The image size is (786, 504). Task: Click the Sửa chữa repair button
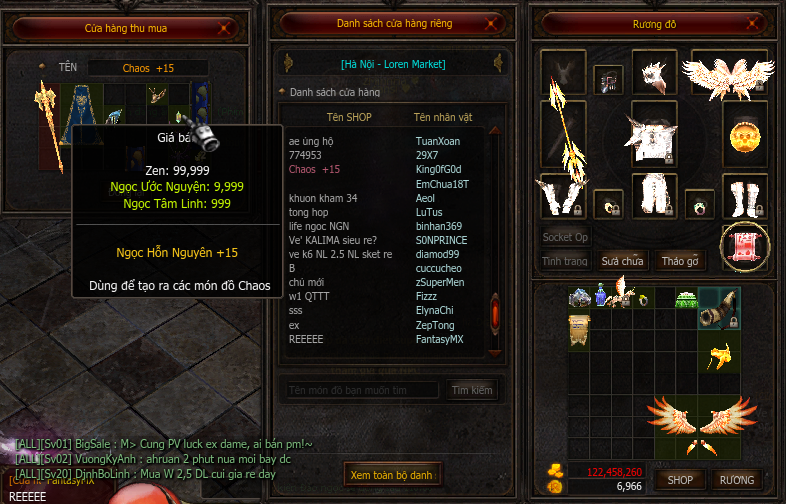pos(622,261)
